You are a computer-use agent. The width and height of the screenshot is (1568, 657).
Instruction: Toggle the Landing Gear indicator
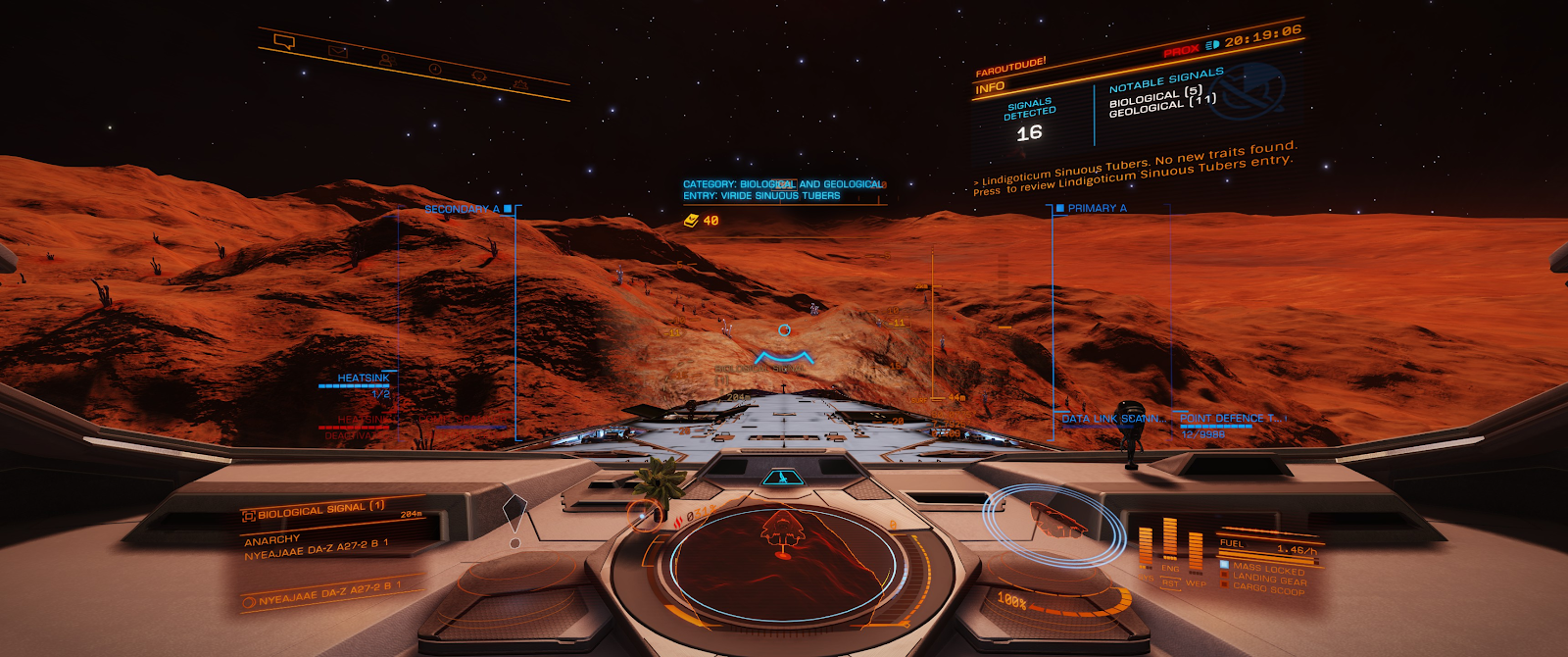(1269, 579)
